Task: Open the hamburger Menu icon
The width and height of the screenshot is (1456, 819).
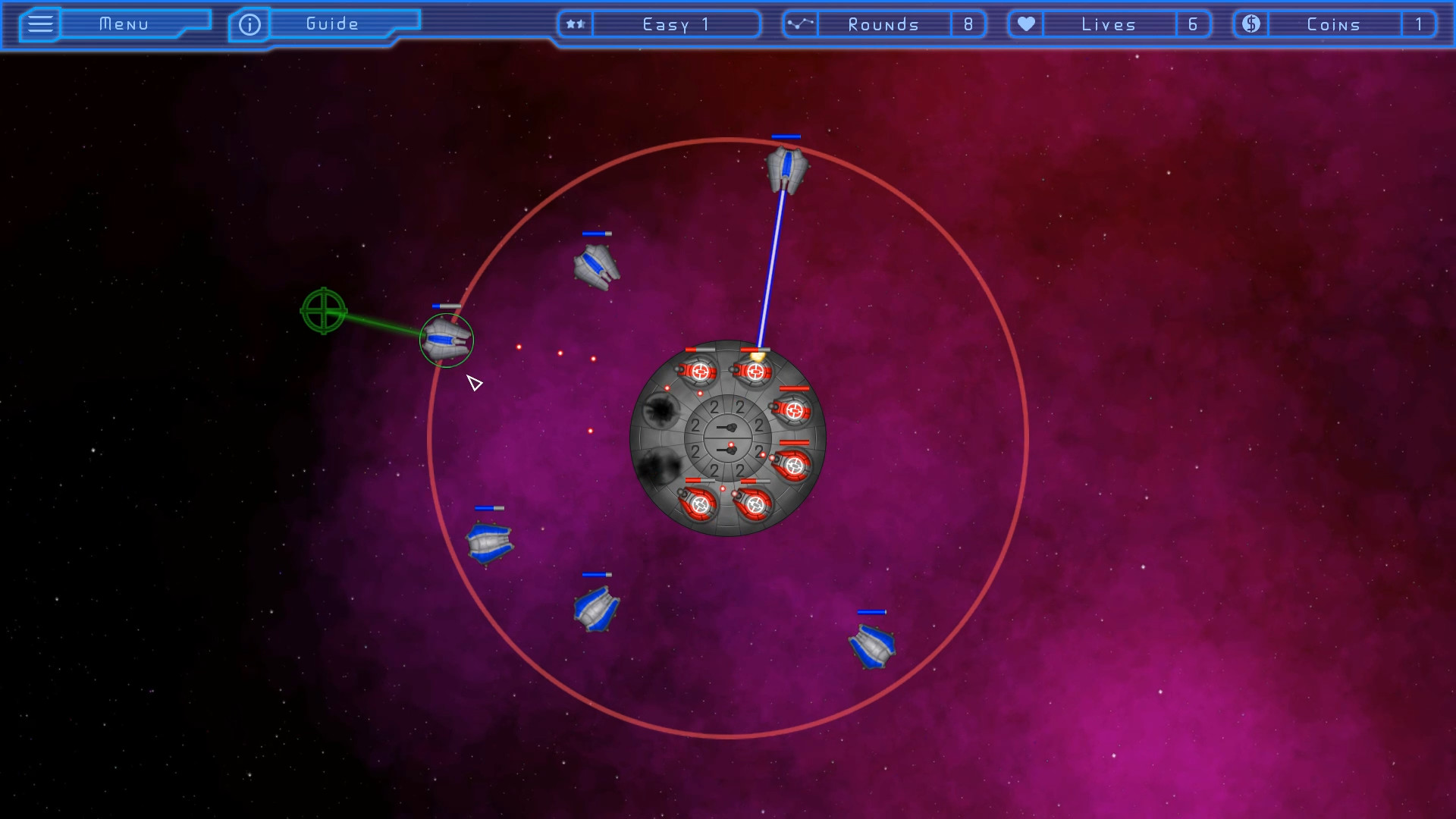Action: [39, 24]
